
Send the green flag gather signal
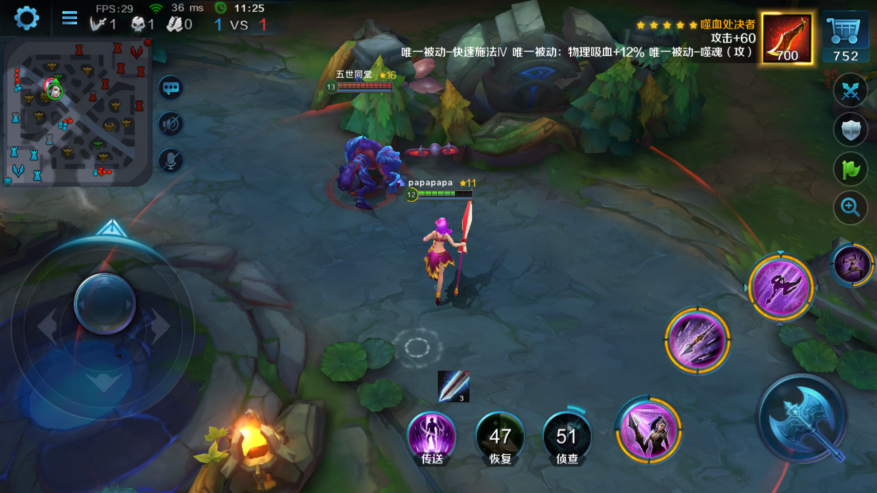click(x=850, y=168)
